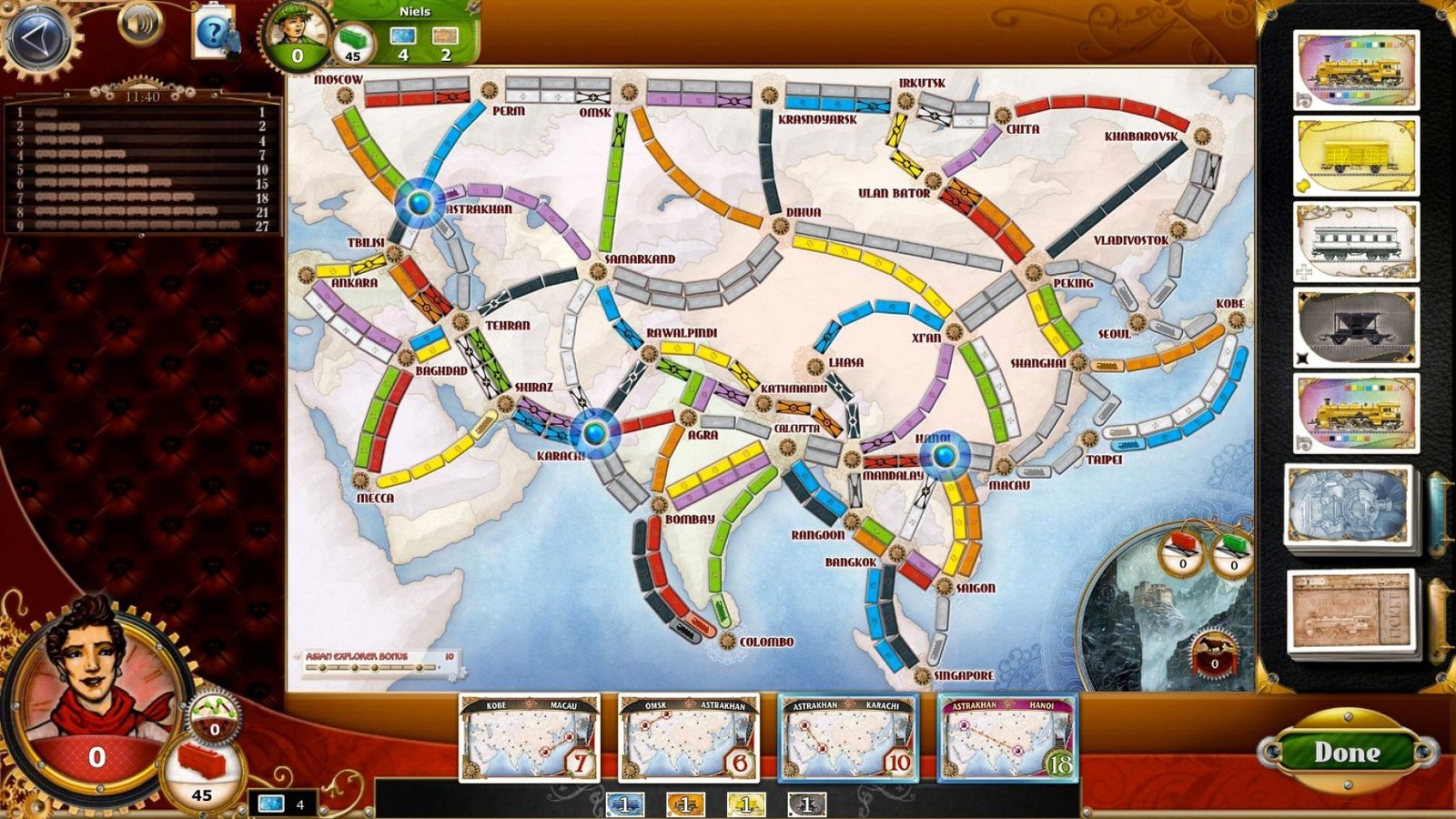Choose the Omsk–Astrakhan destination ticket
Viewport: 1456px width, 819px height.
(688, 738)
